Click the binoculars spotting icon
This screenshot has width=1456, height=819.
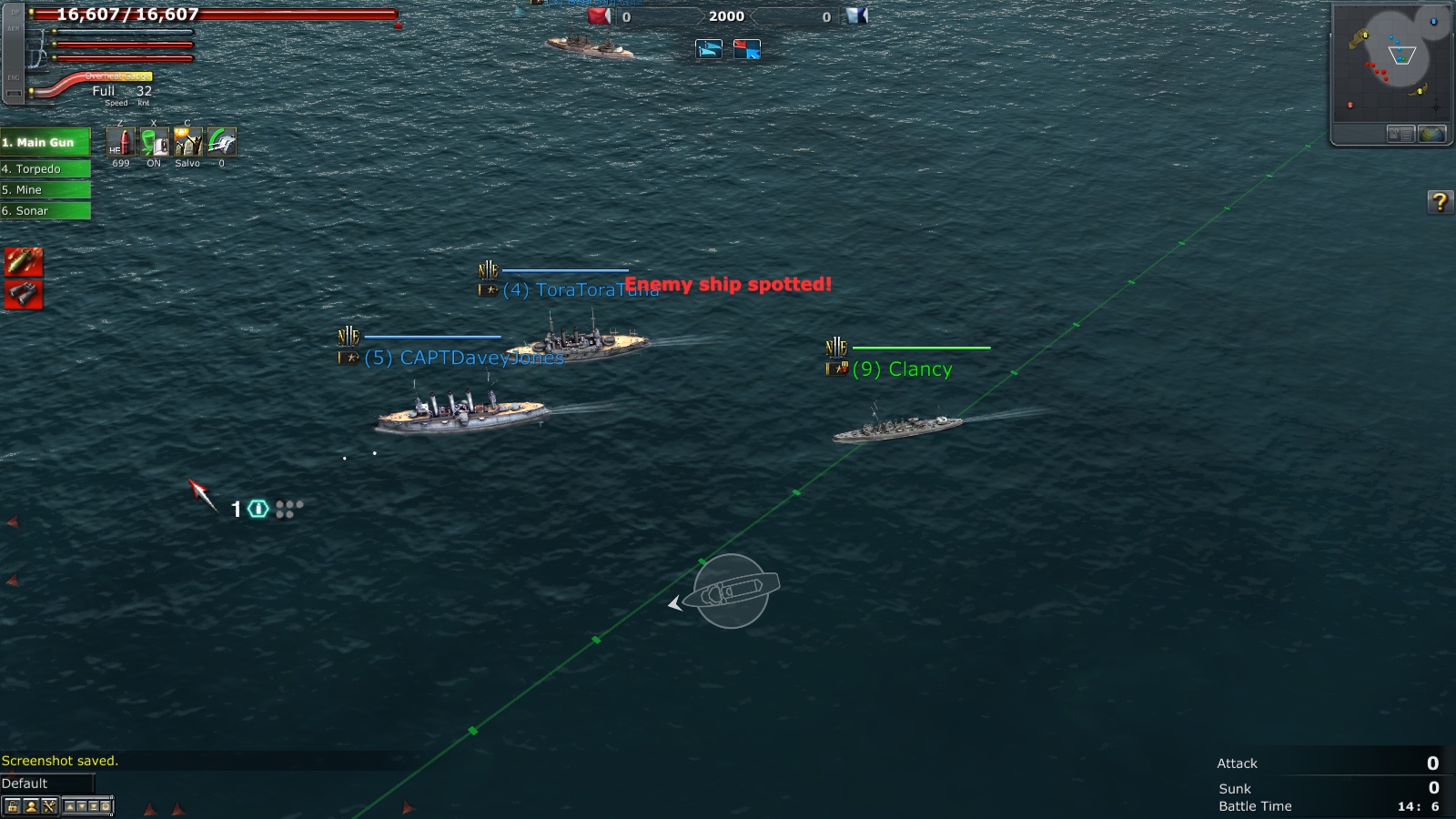click(x=23, y=294)
